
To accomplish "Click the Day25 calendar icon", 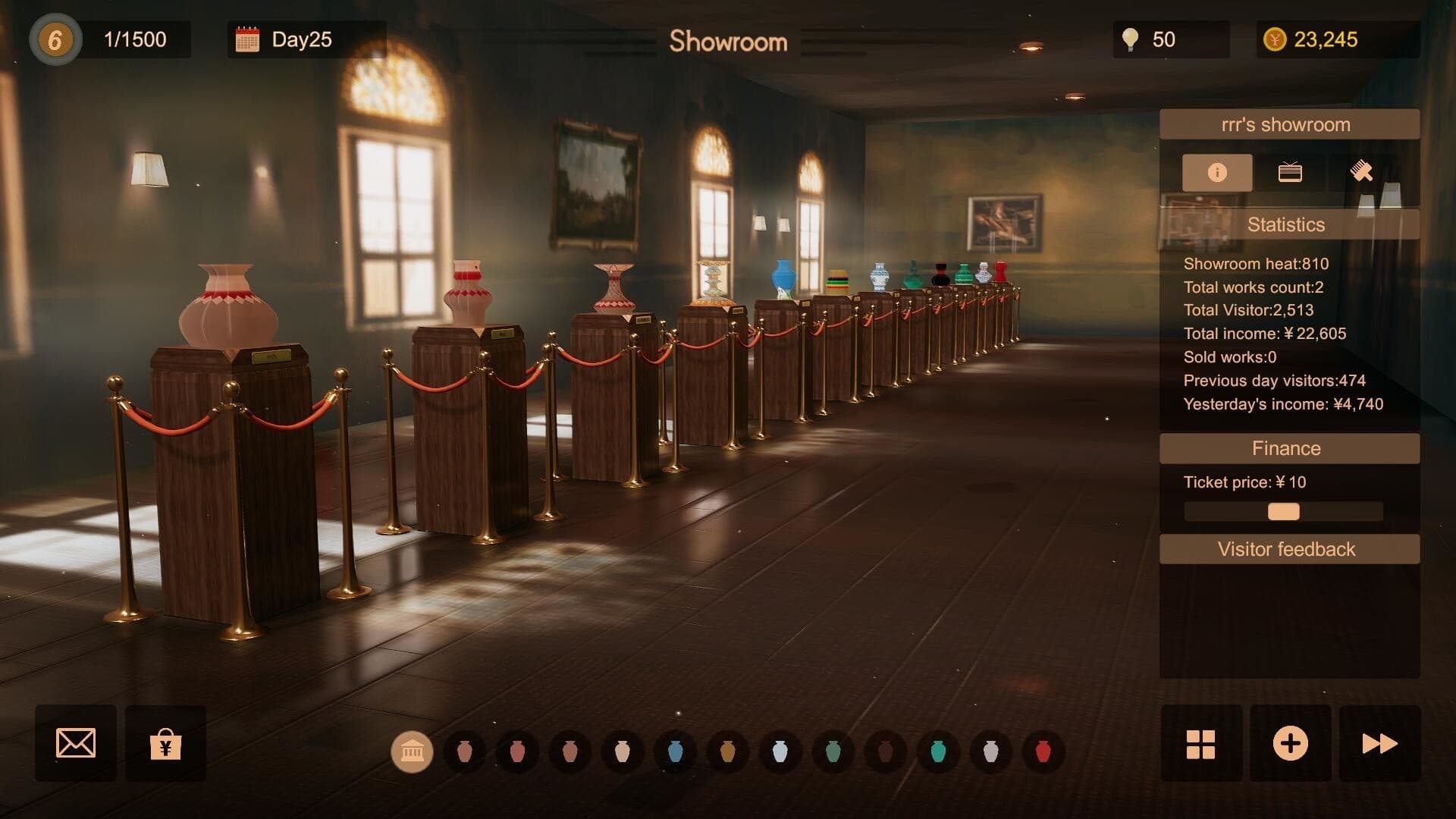I will [247, 39].
